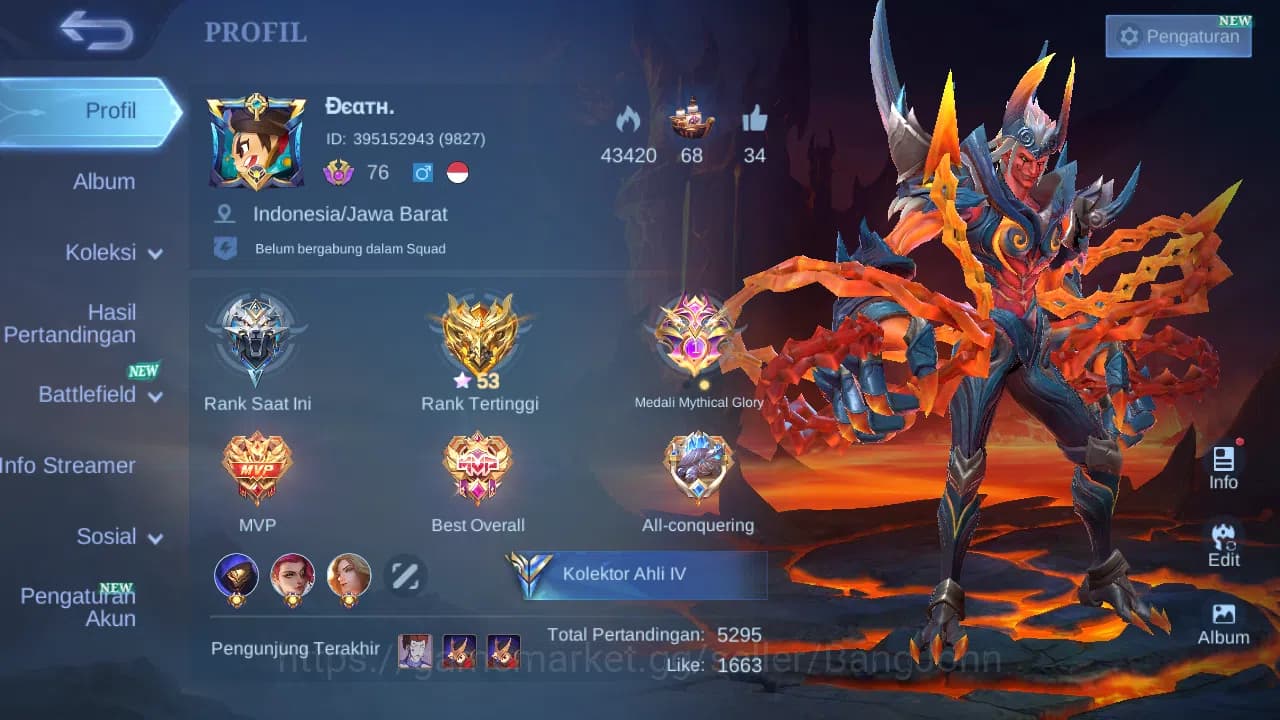Open the Pengaturan settings button
Viewport: 1280px width, 720px height.
(x=1177, y=36)
